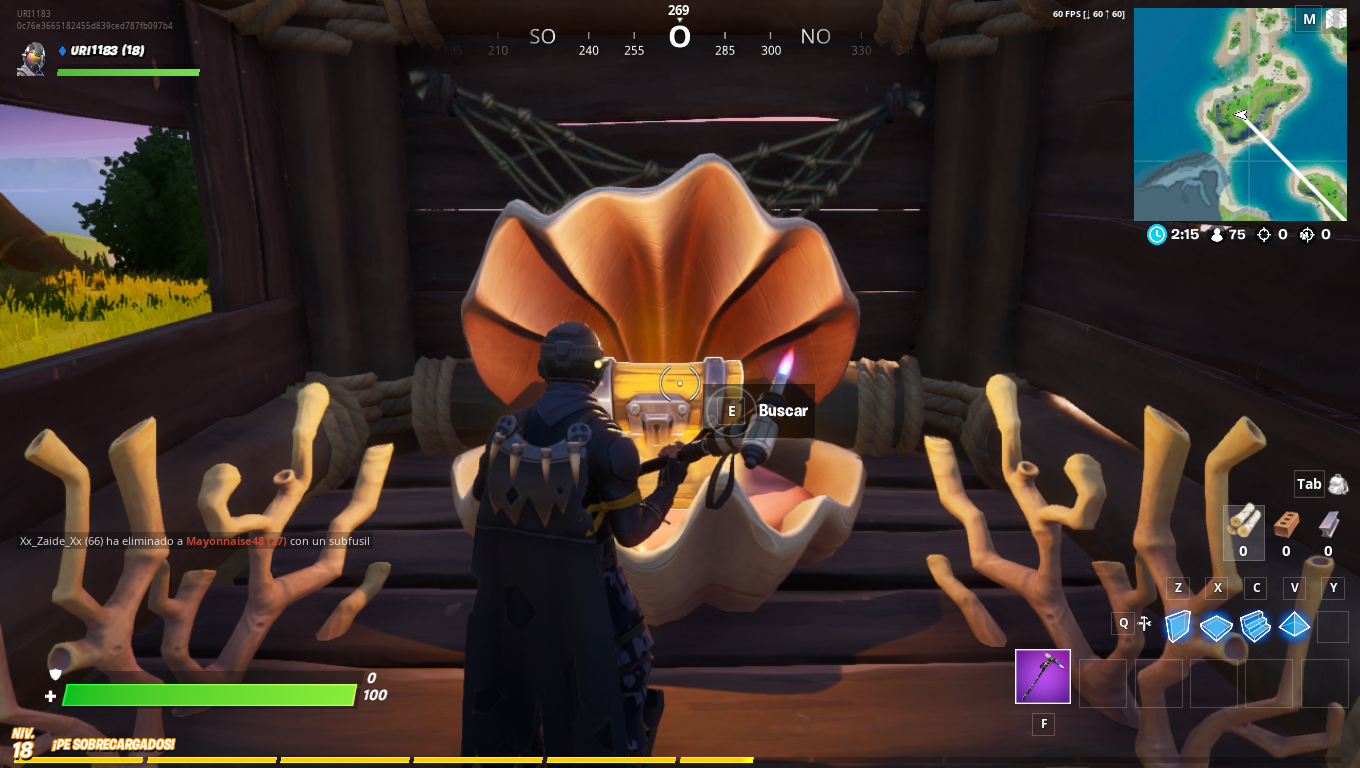Select the stairs building piece

[x=1254, y=626]
